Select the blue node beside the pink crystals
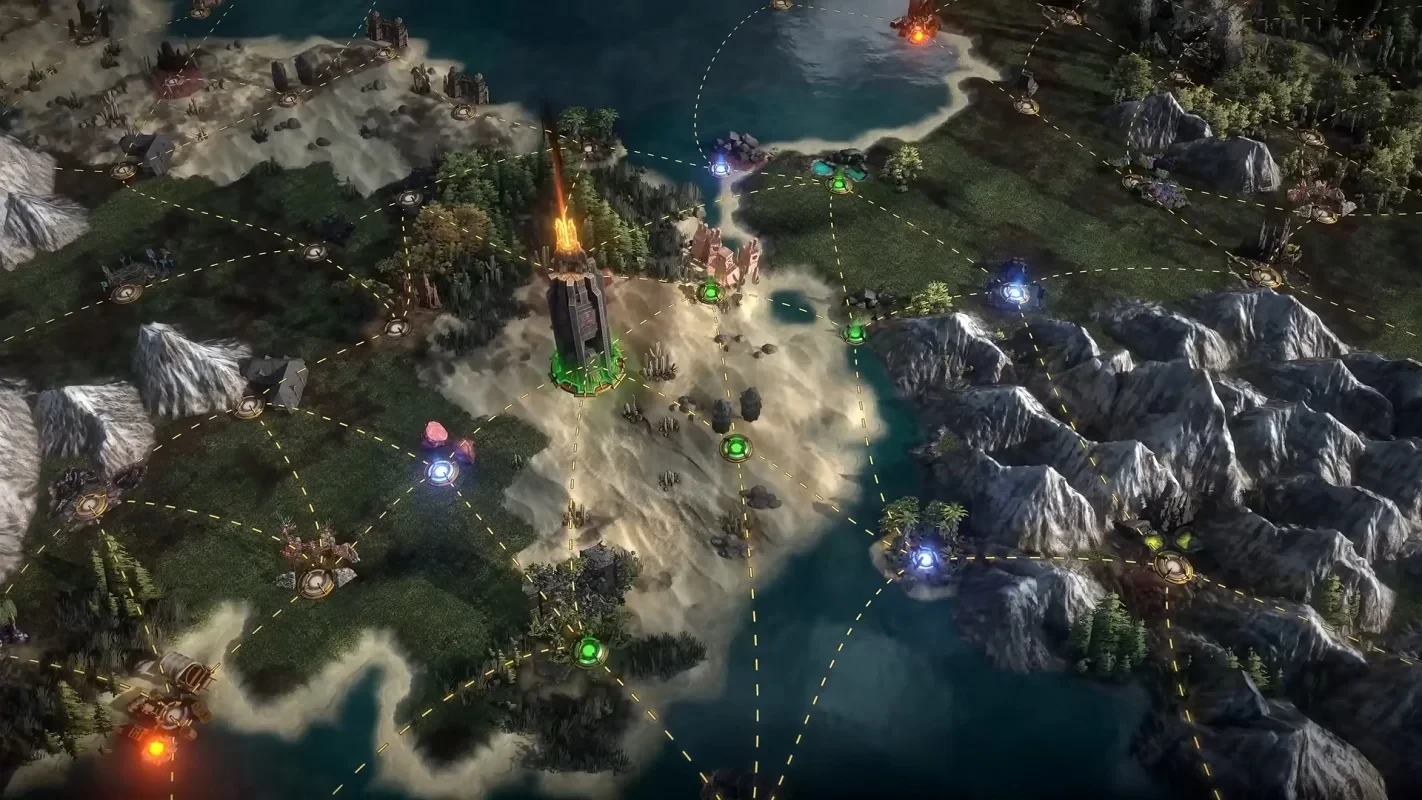 point(441,471)
